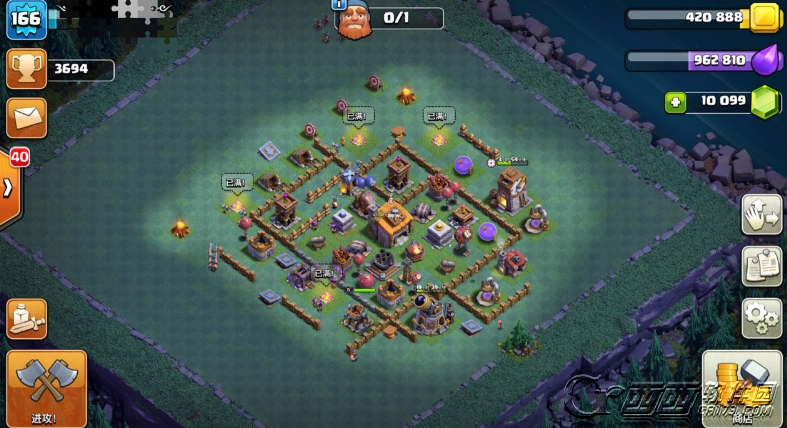Open the base layout editor hand icon
The image size is (787, 428).
click(761, 215)
